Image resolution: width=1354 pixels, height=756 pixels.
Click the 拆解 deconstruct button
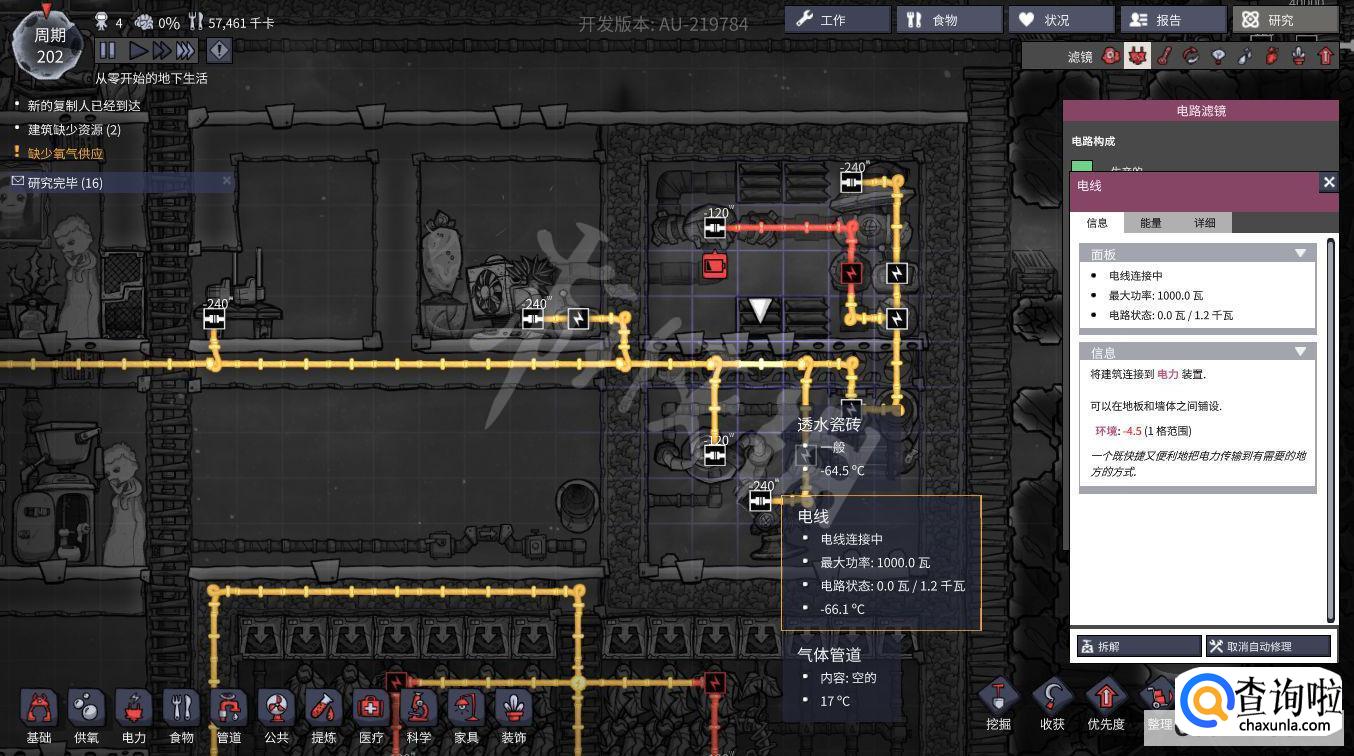click(x=1138, y=646)
